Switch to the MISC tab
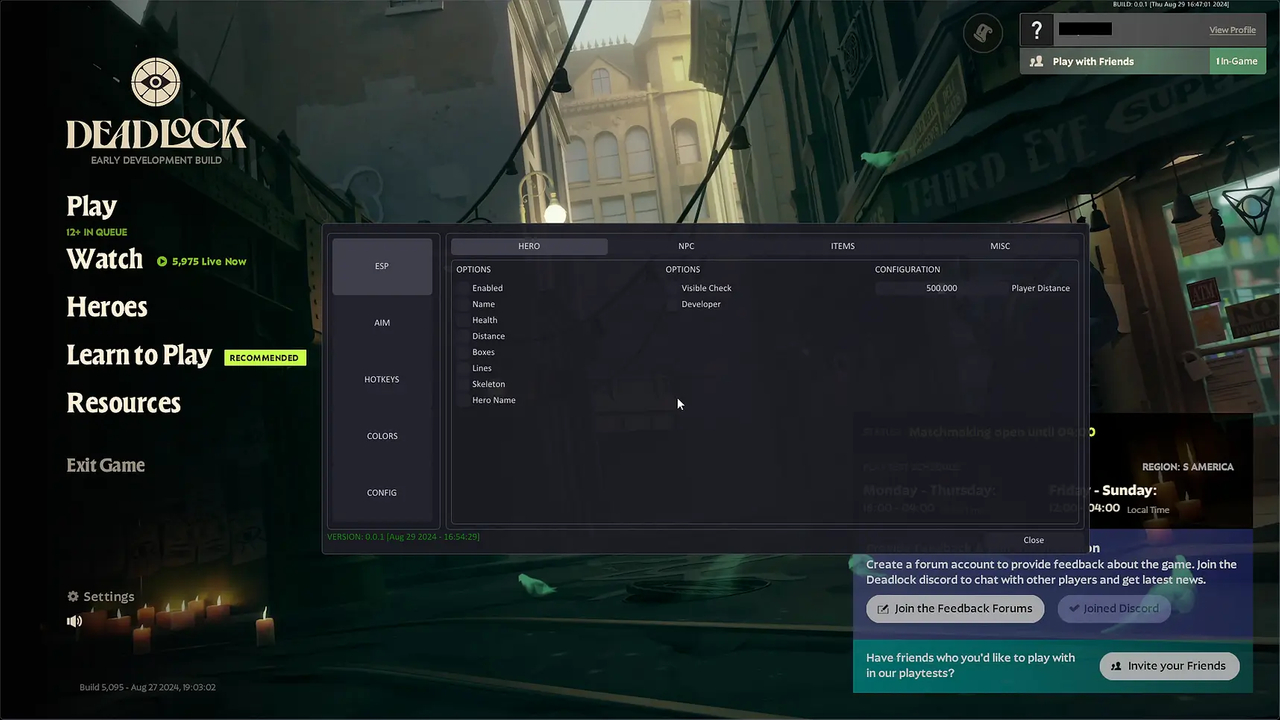1280x720 pixels. click(x=1000, y=246)
